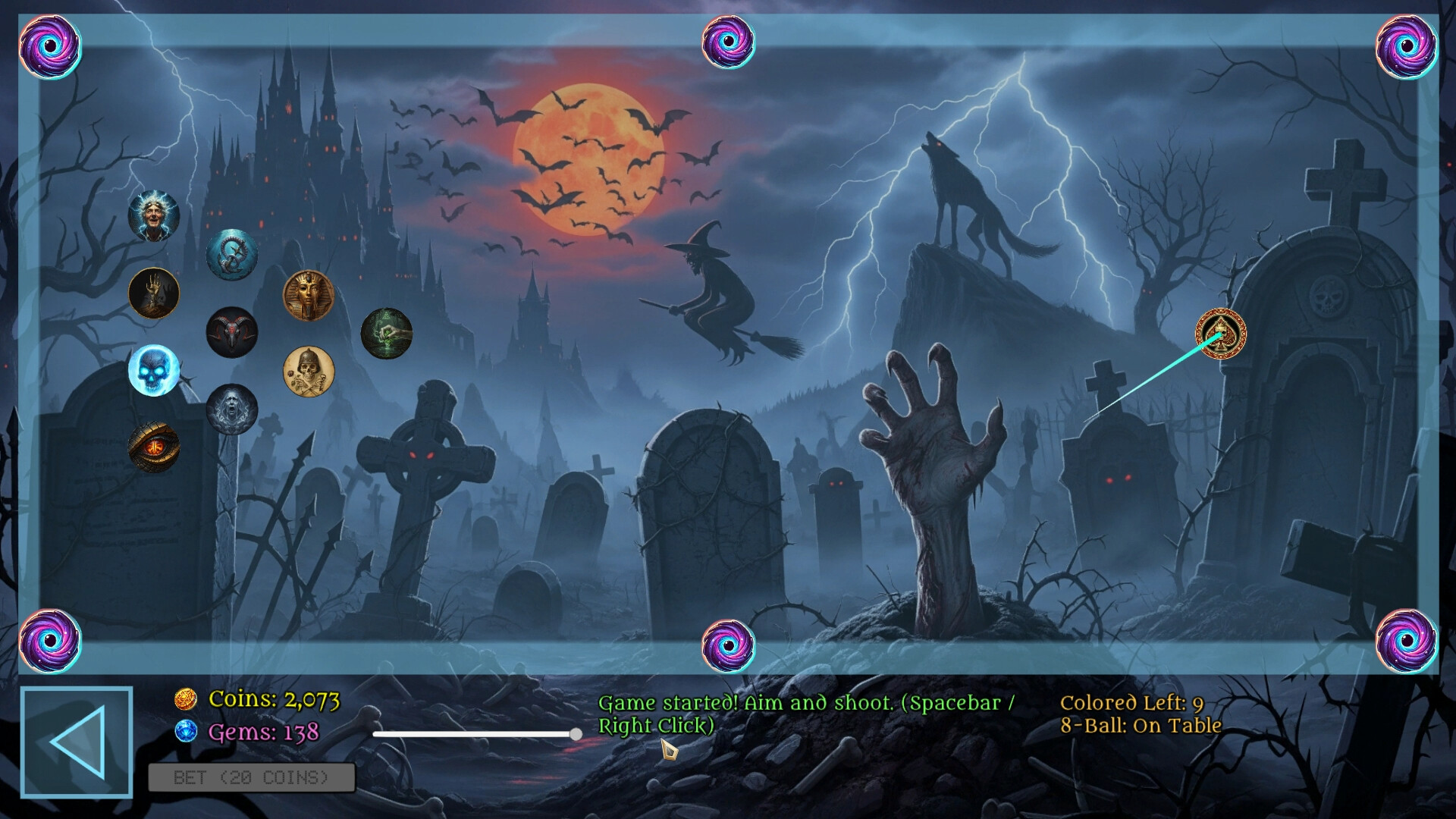
Task: Select the blue glowing skull ball
Action: point(154,370)
